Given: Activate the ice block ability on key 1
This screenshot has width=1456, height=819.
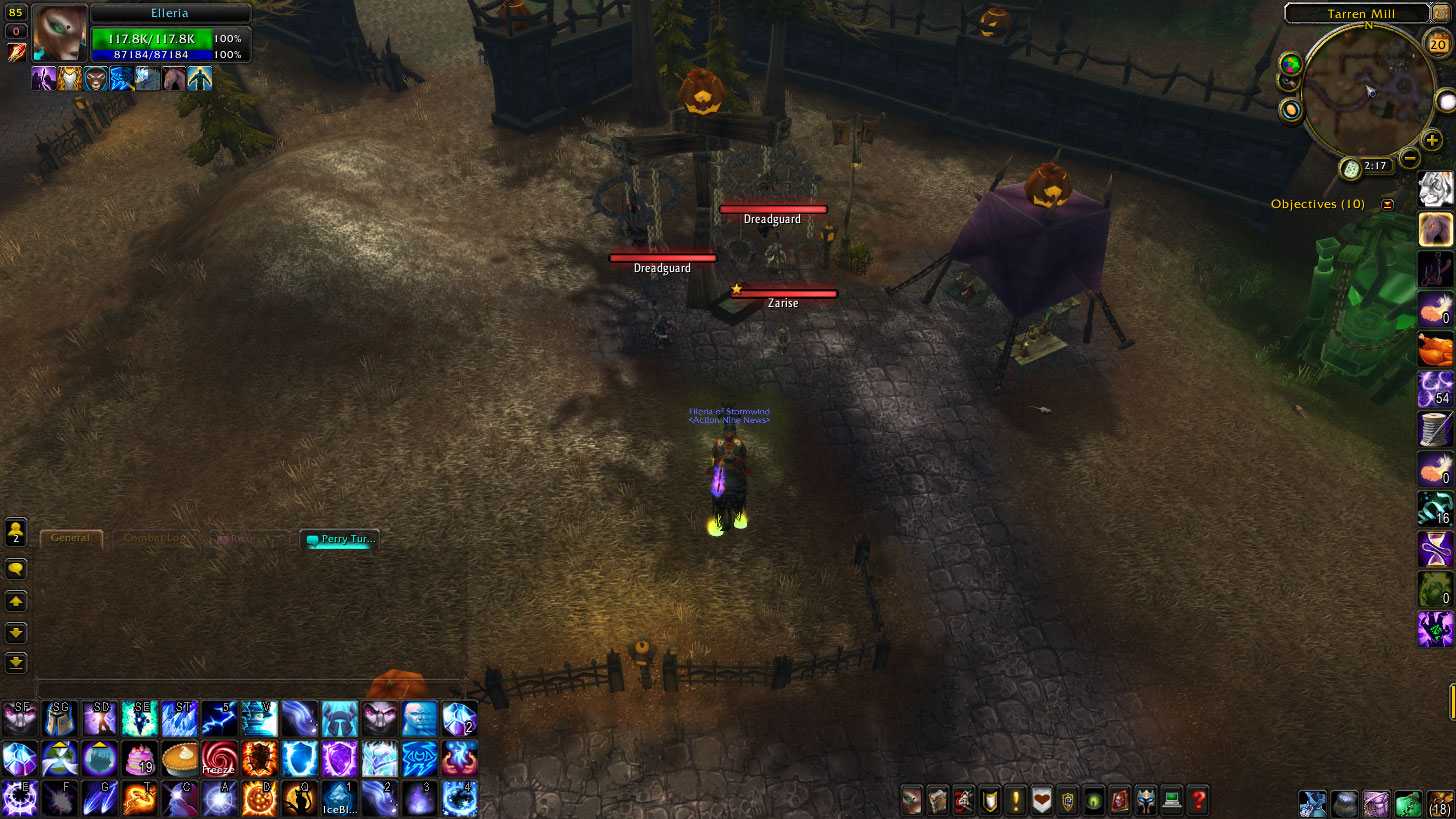Looking at the screenshot, I should [339, 798].
